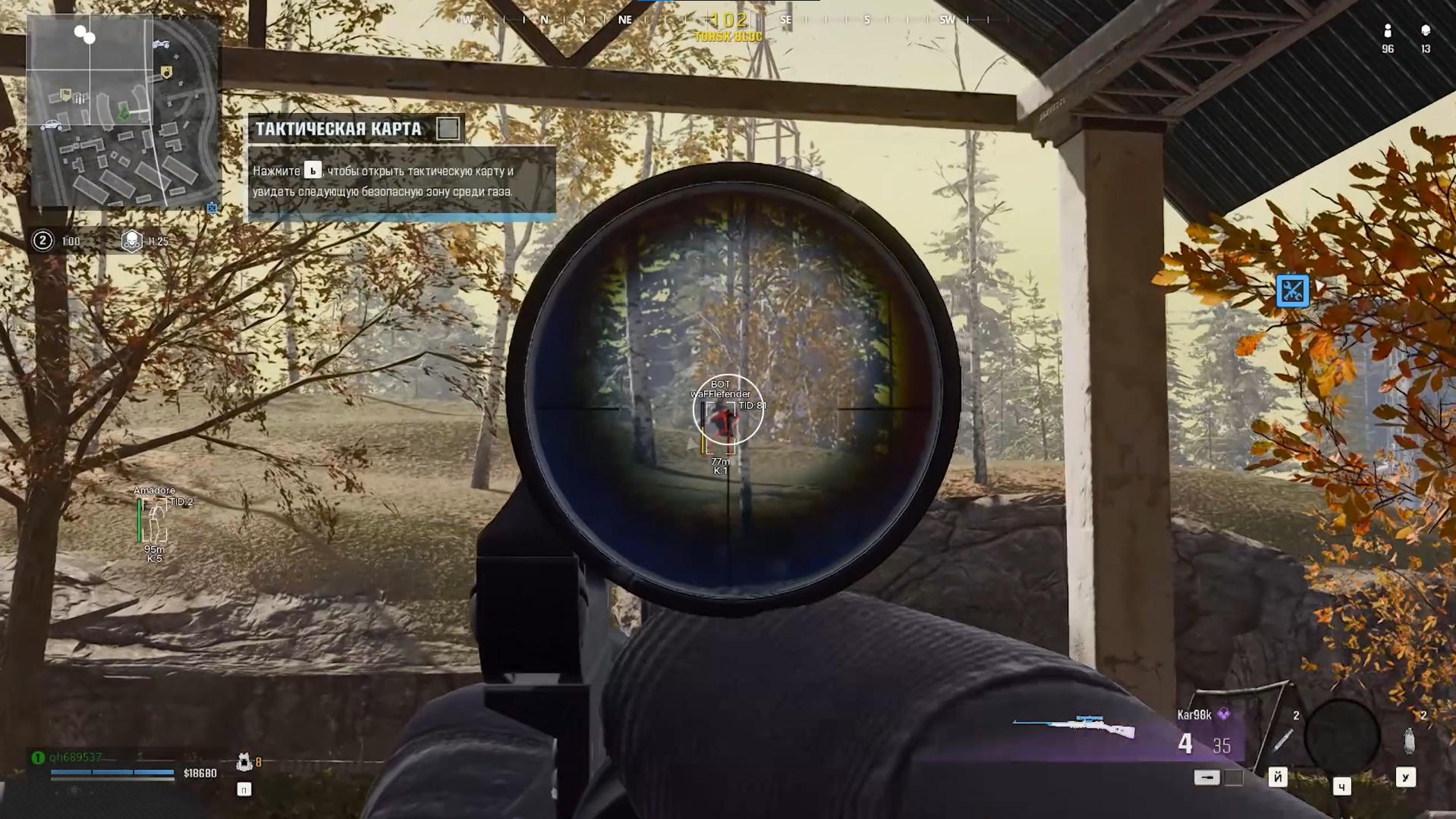Screen dimensions: 1456x819
Task: Expand the minimap in the top-left corner
Action: click(121, 110)
